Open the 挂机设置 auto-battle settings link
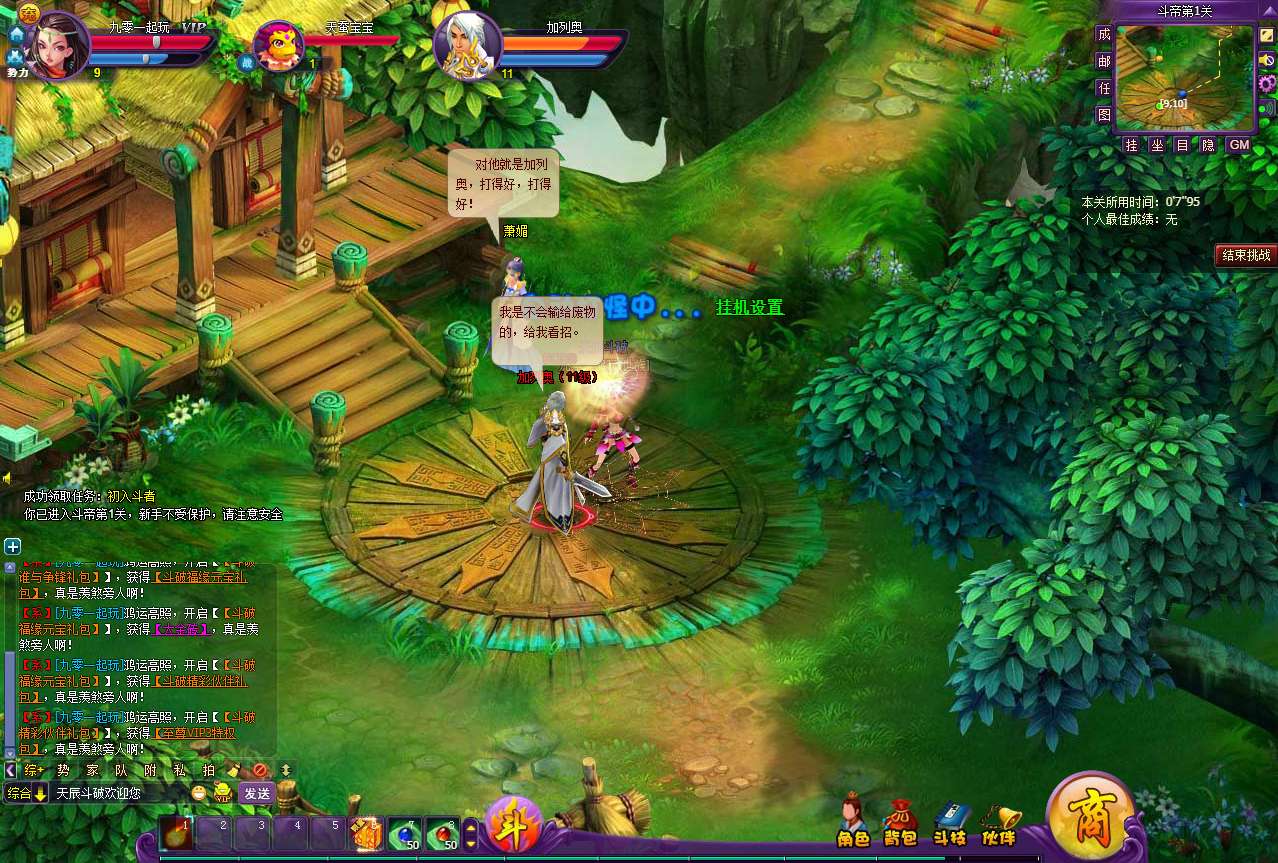This screenshot has width=1278, height=863. pyautogui.click(x=749, y=308)
